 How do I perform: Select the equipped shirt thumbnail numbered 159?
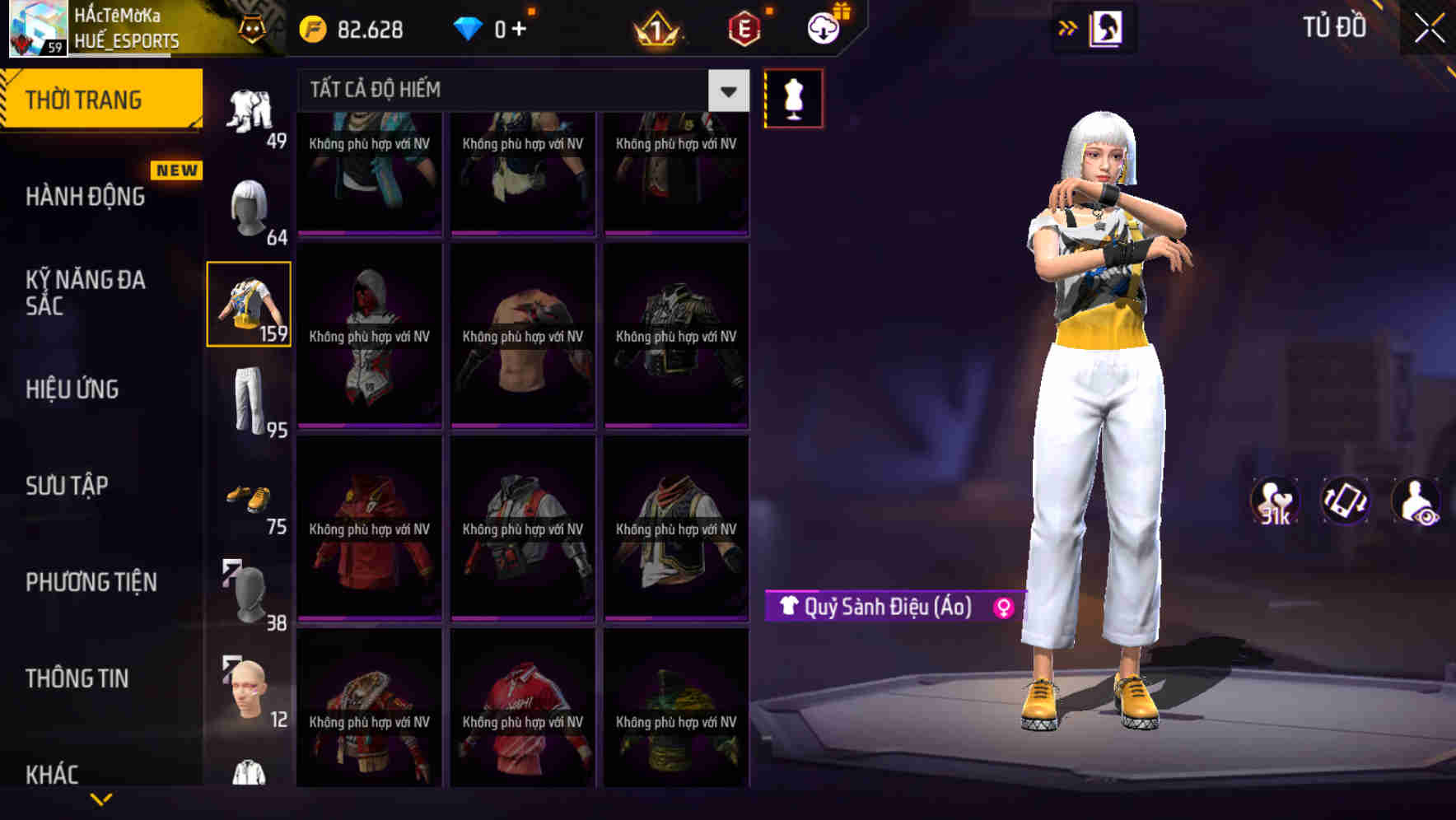click(248, 305)
